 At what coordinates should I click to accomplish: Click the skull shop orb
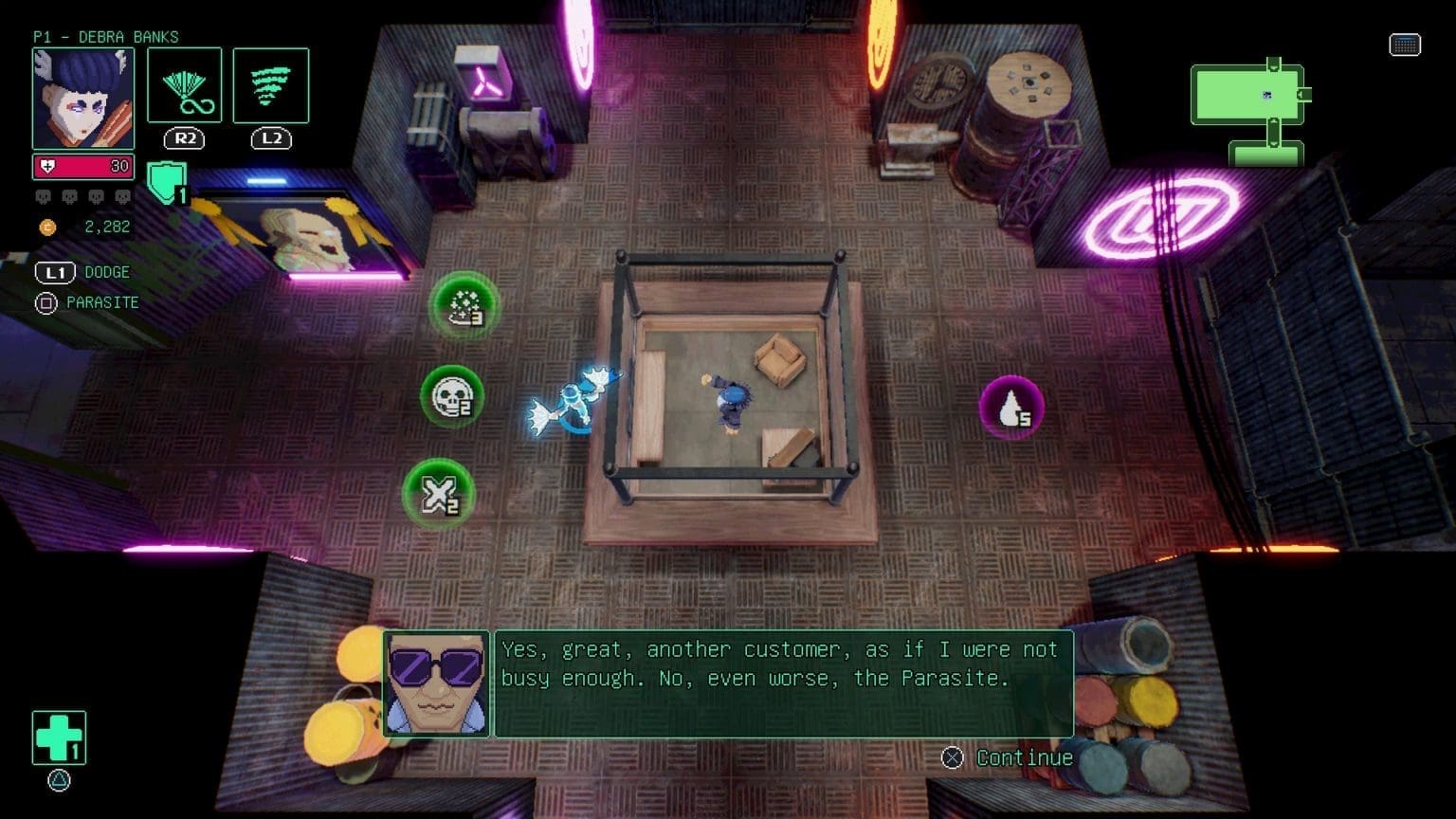(452, 397)
